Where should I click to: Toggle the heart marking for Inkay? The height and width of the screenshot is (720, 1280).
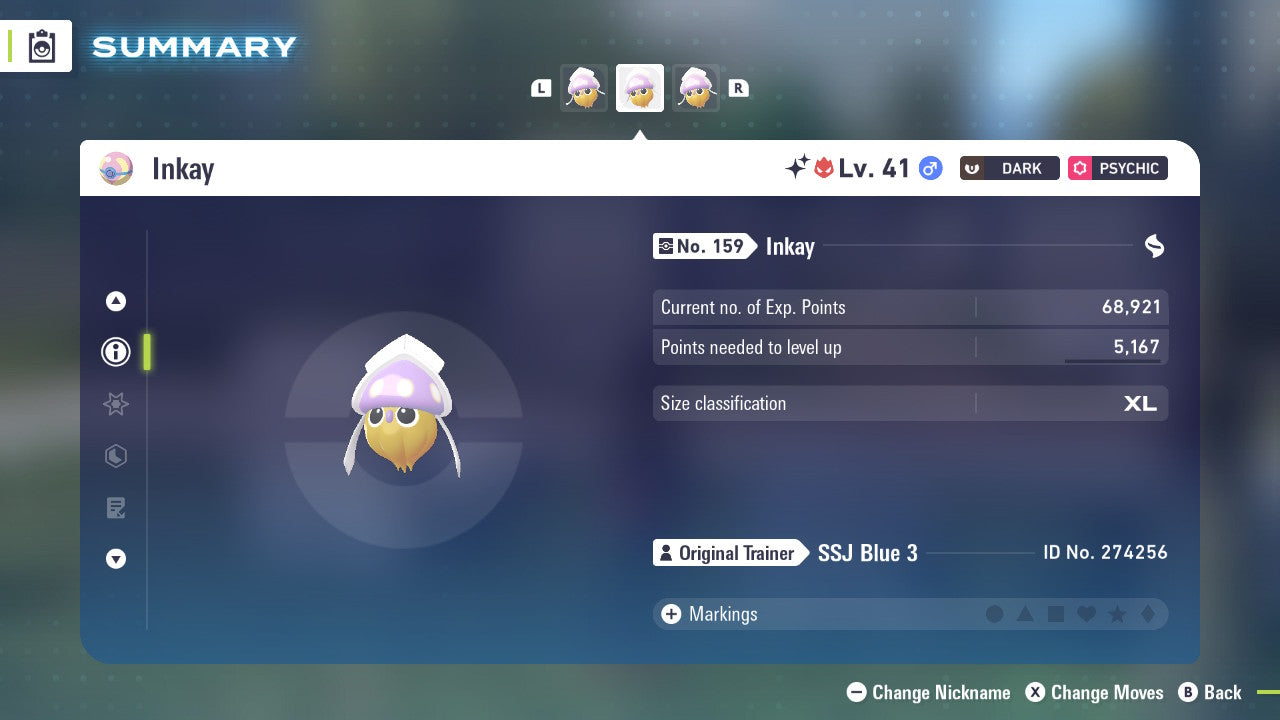pyautogui.click(x=1085, y=614)
